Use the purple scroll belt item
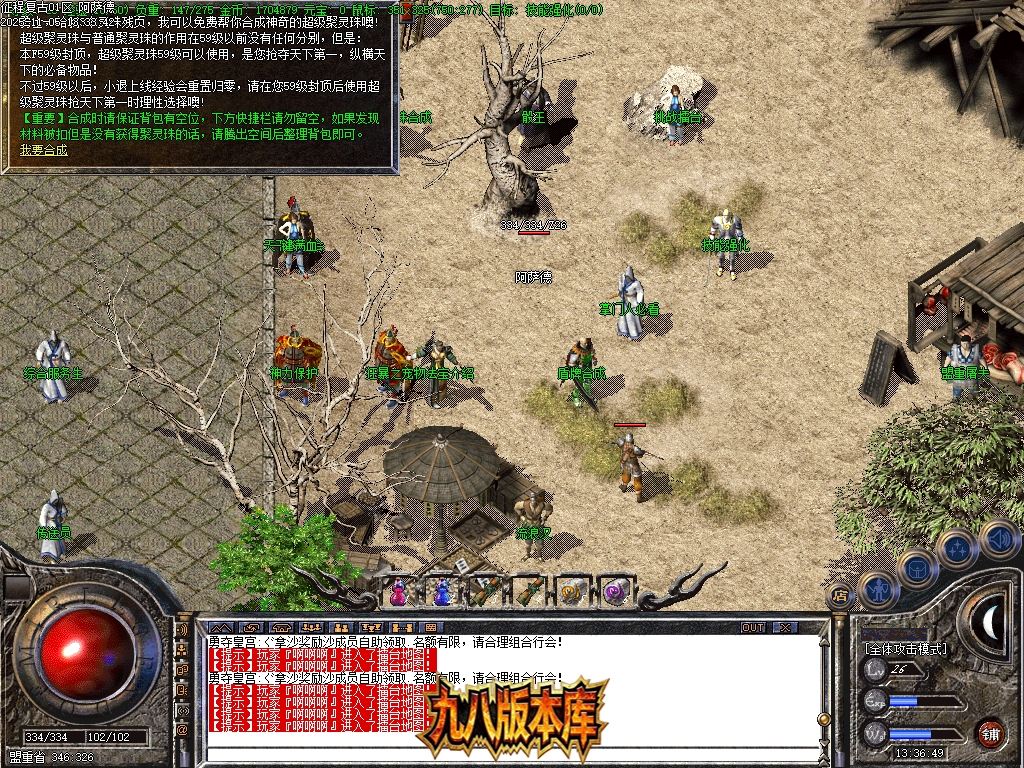Screen dimensions: 1024x768 (612, 591)
